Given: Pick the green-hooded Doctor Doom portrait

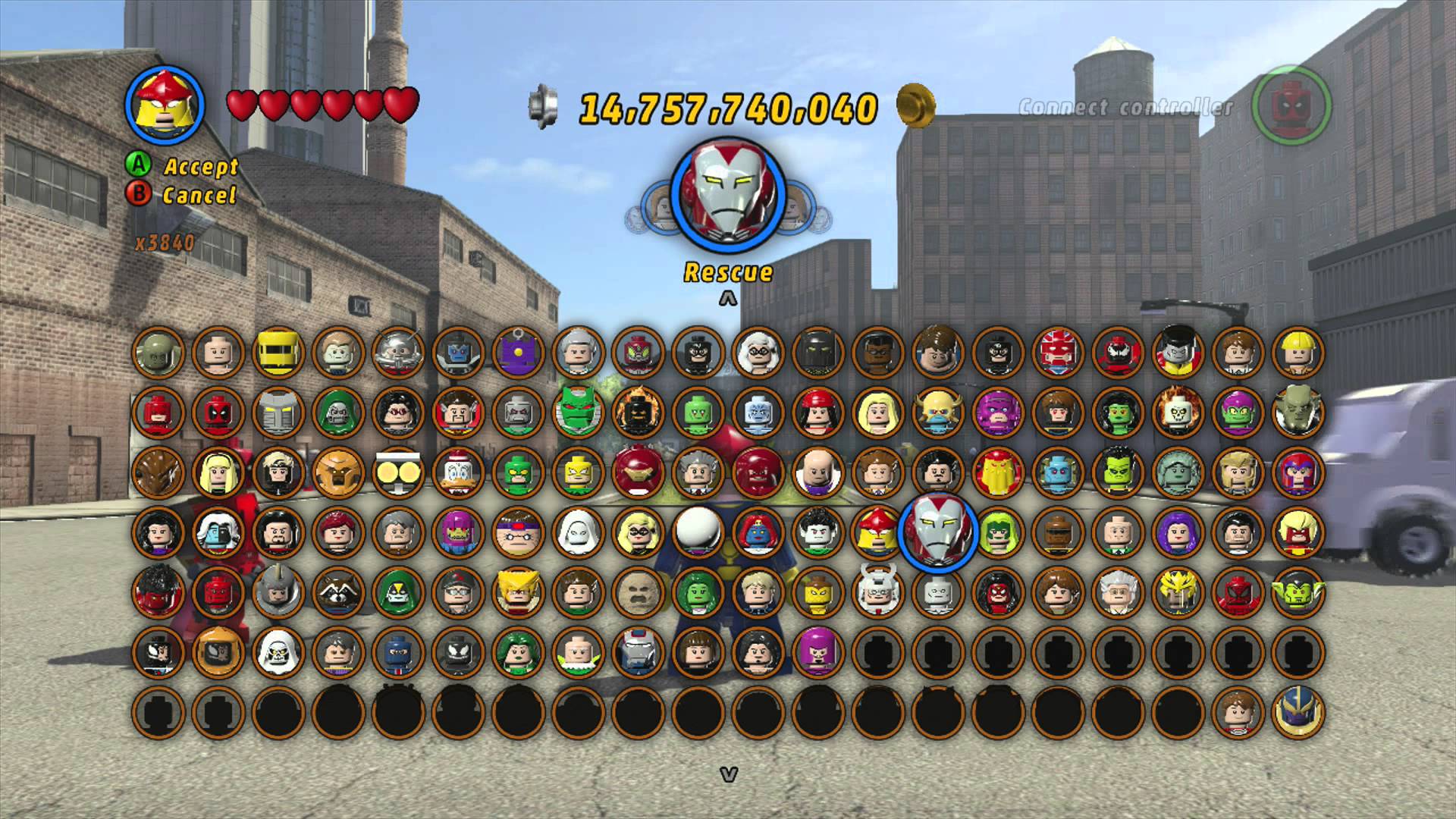Looking at the screenshot, I should click(x=338, y=412).
